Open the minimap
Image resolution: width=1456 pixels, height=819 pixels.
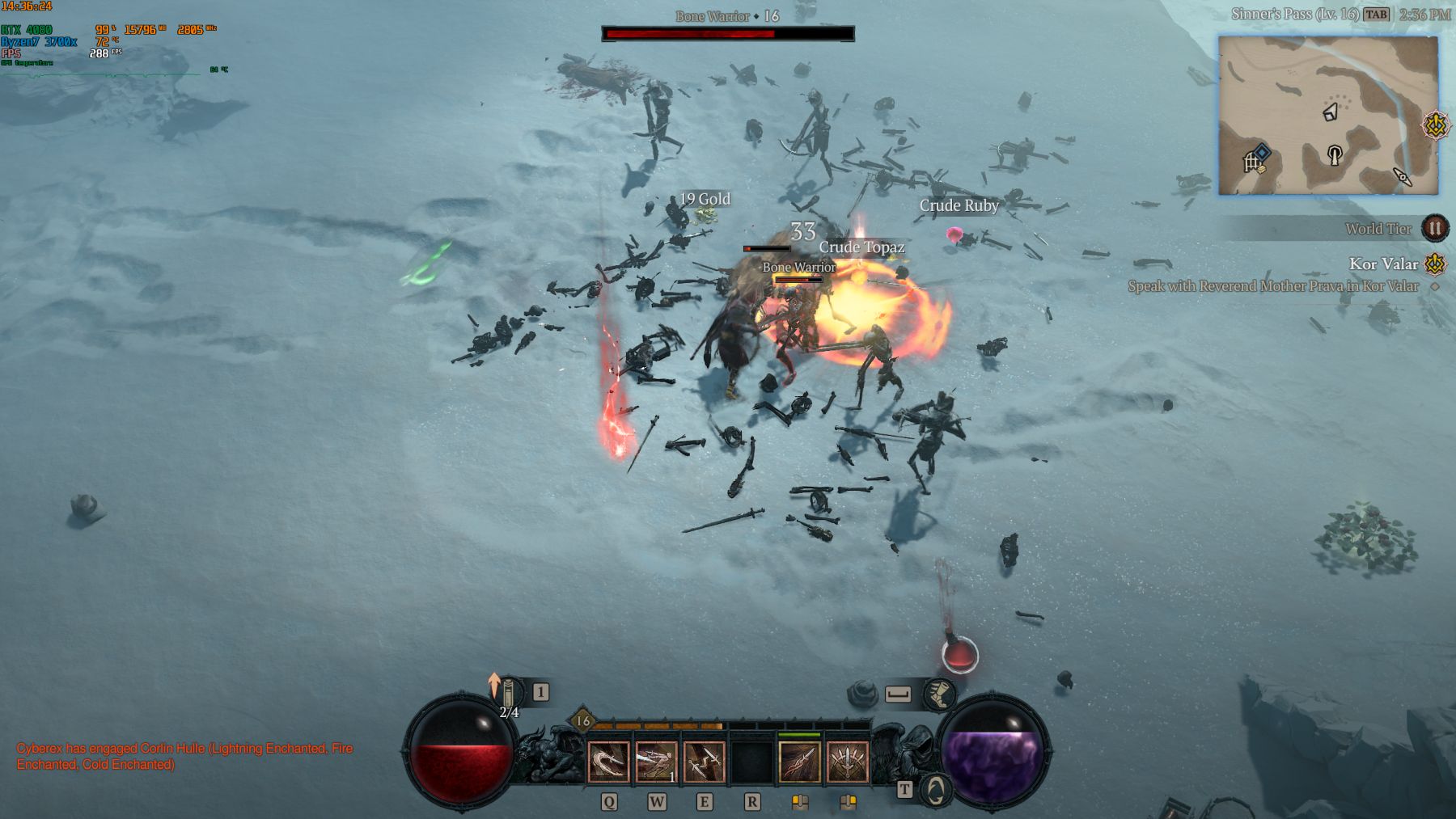[x=1328, y=115]
